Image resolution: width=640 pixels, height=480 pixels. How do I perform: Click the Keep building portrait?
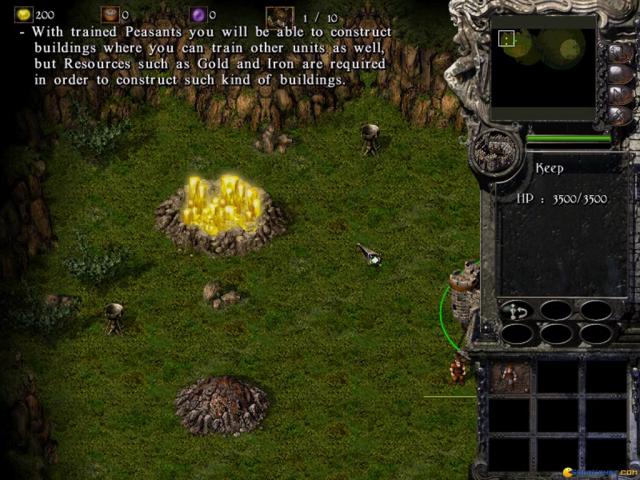pos(495,154)
